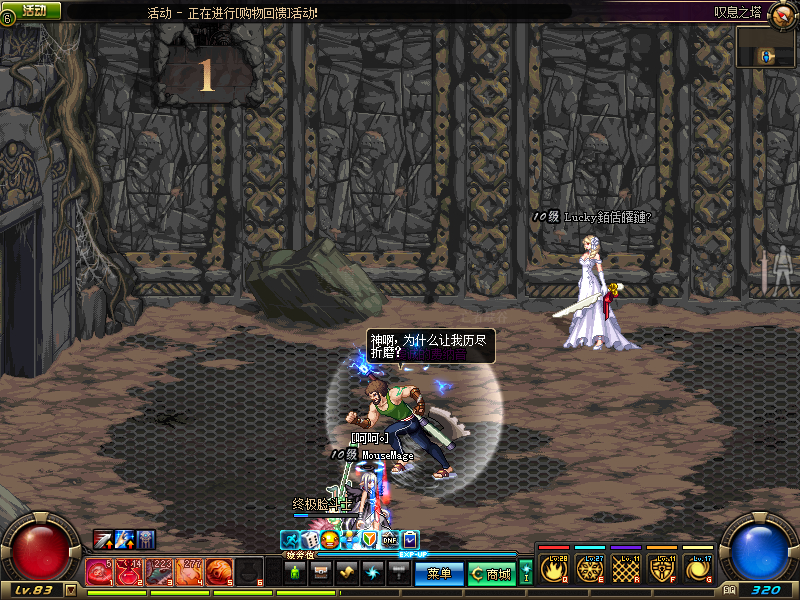Expand the arrow beside Lv.83

tap(70, 590)
